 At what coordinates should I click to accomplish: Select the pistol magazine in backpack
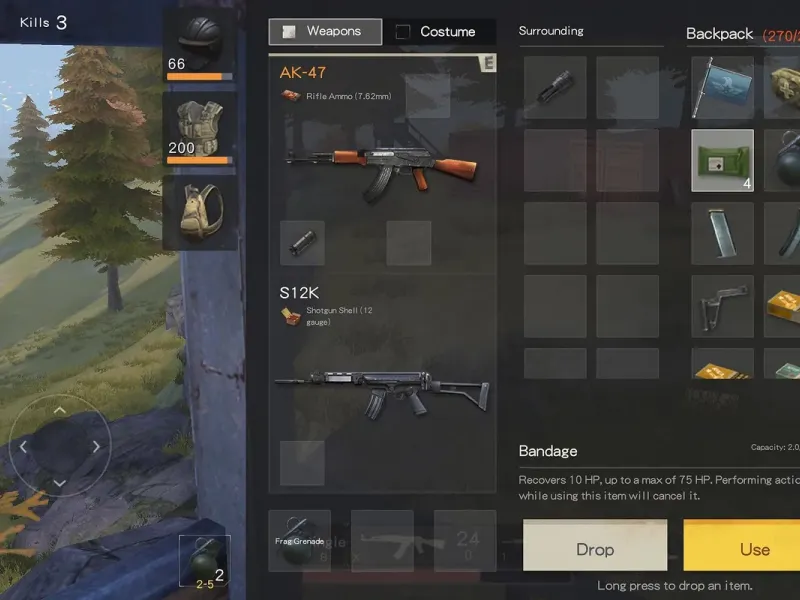(722, 233)
